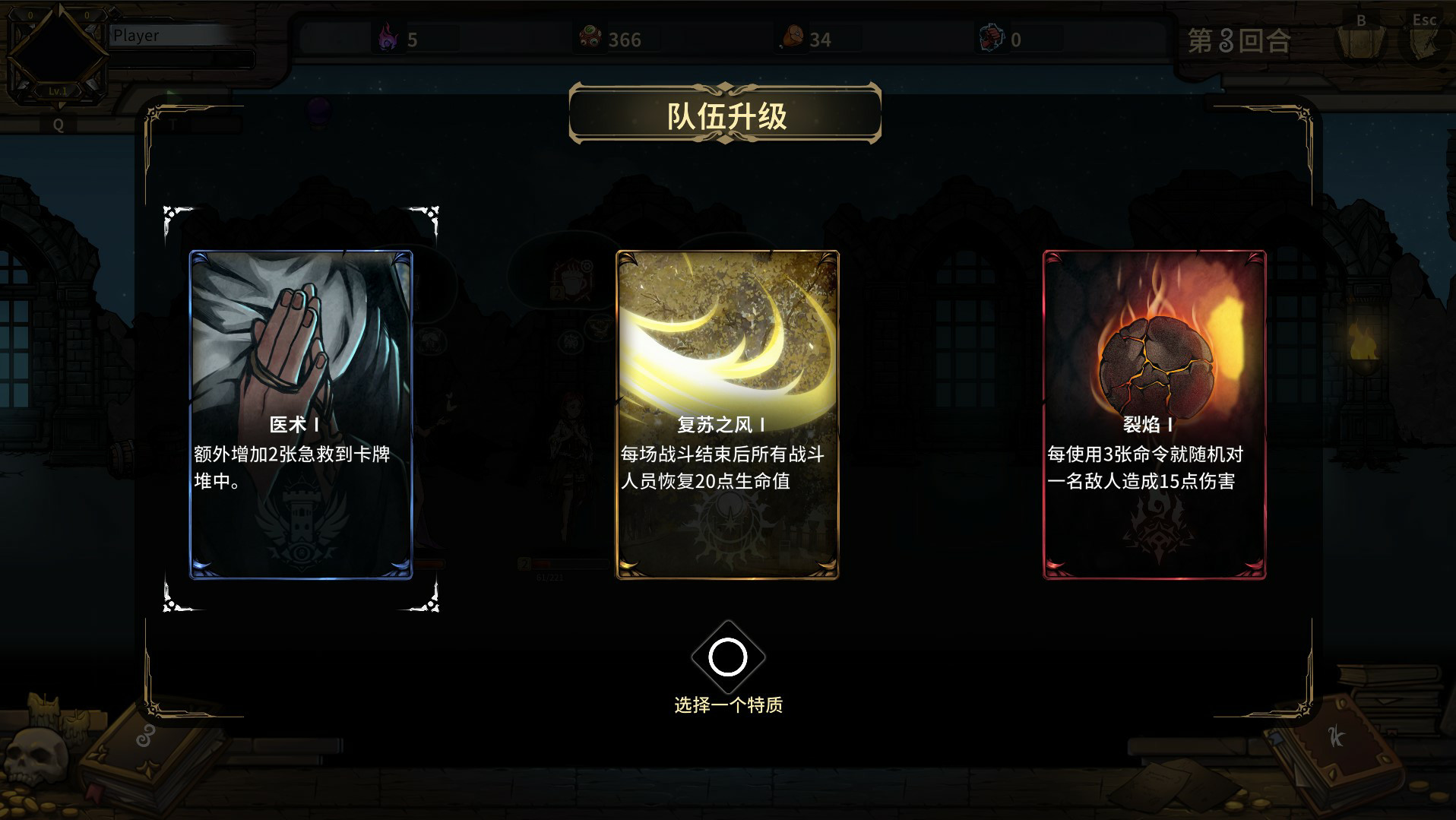Click the 选择一个特质 label
This screenshot has width=1456, height=820.
[727, 705]
